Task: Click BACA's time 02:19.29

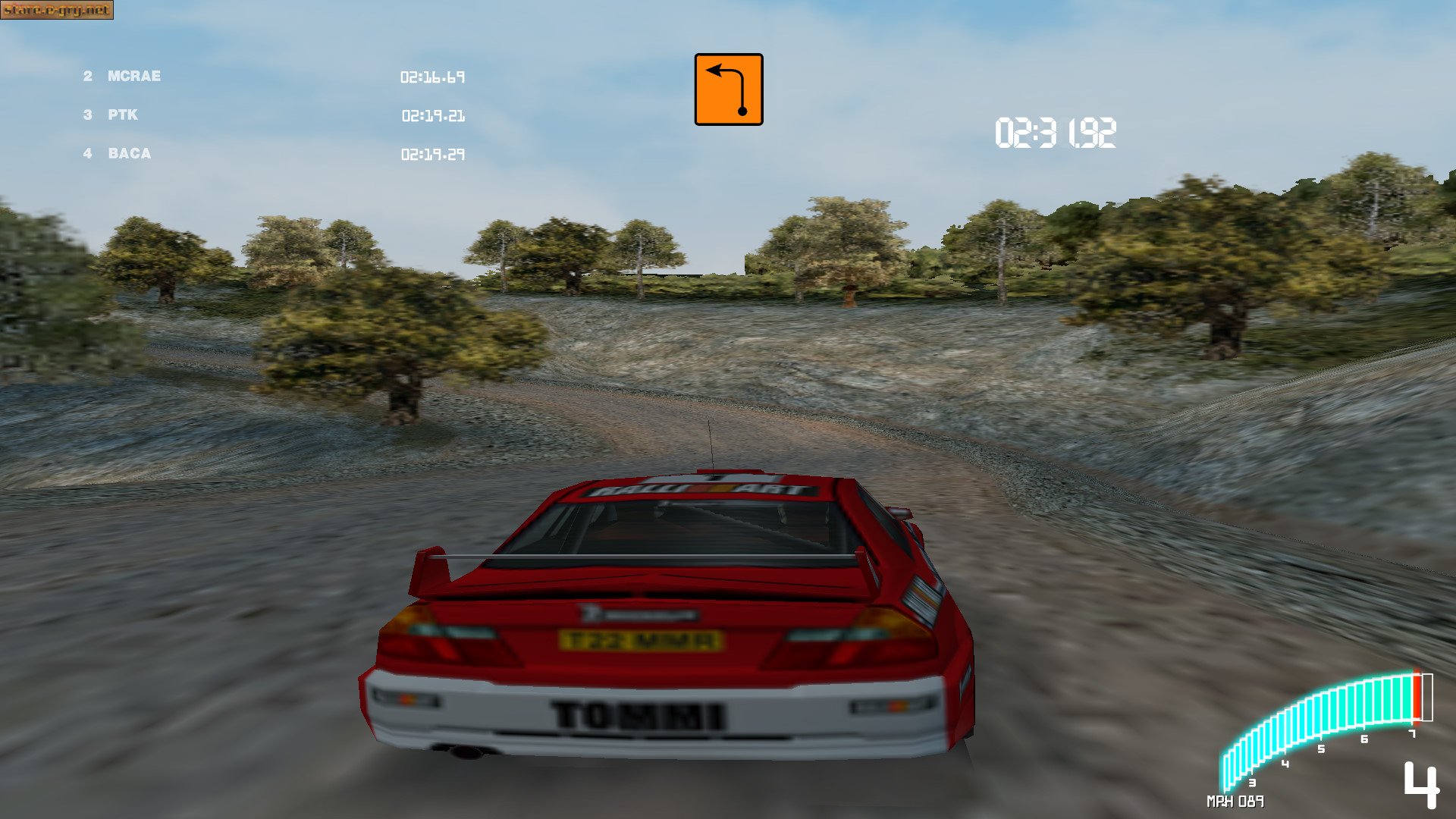Action: tap(435, 155)
